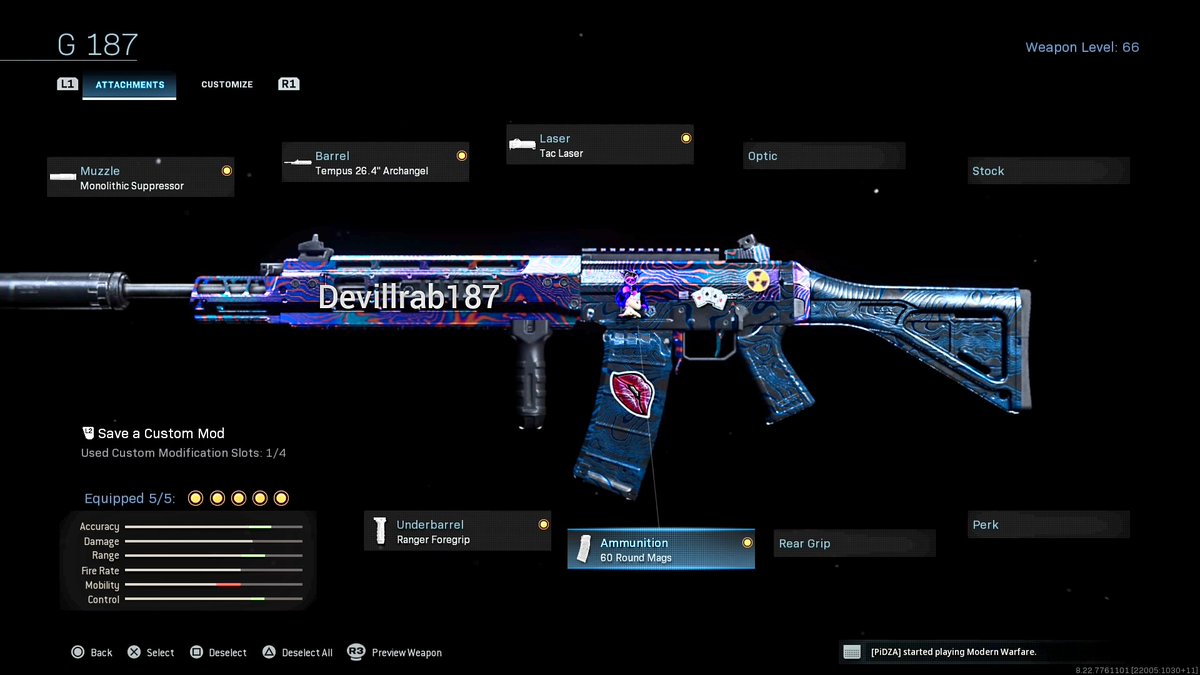This screenshot has height=675, width=1200.
Task: Choose the Laser Tac Laser slot
Action: tap(599, 146)
